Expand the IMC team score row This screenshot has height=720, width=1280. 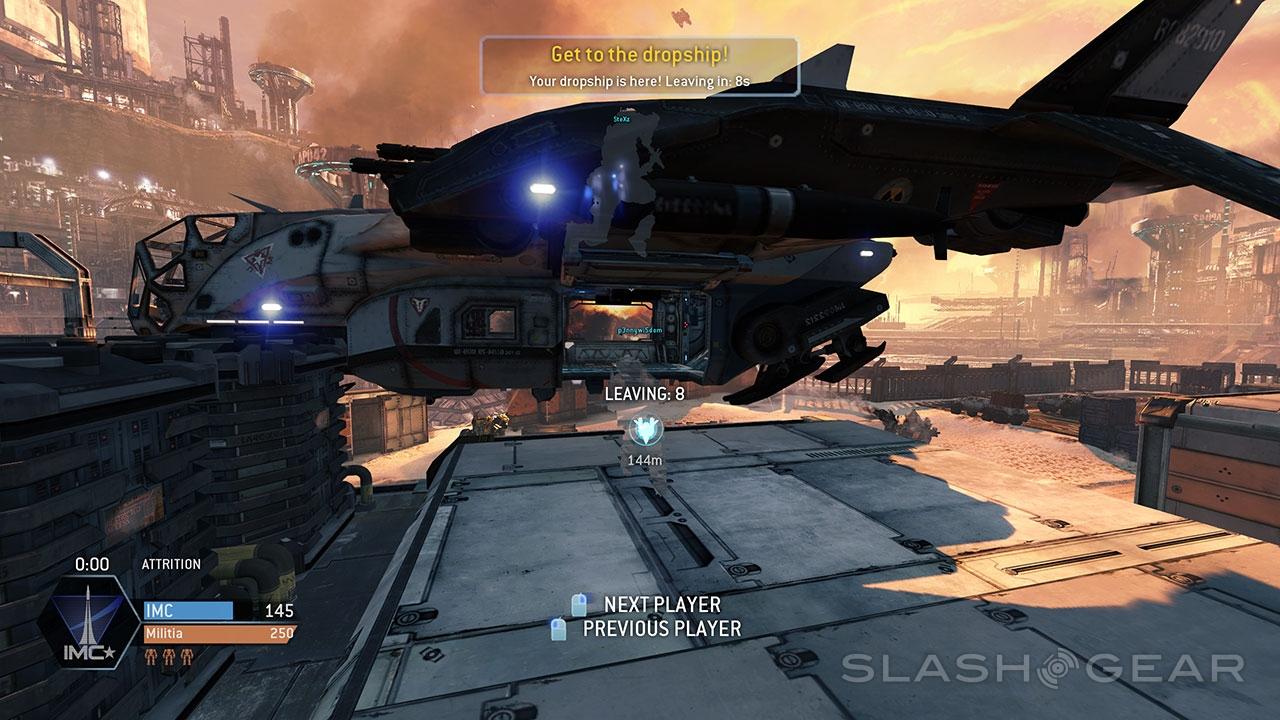pos(189,610)
